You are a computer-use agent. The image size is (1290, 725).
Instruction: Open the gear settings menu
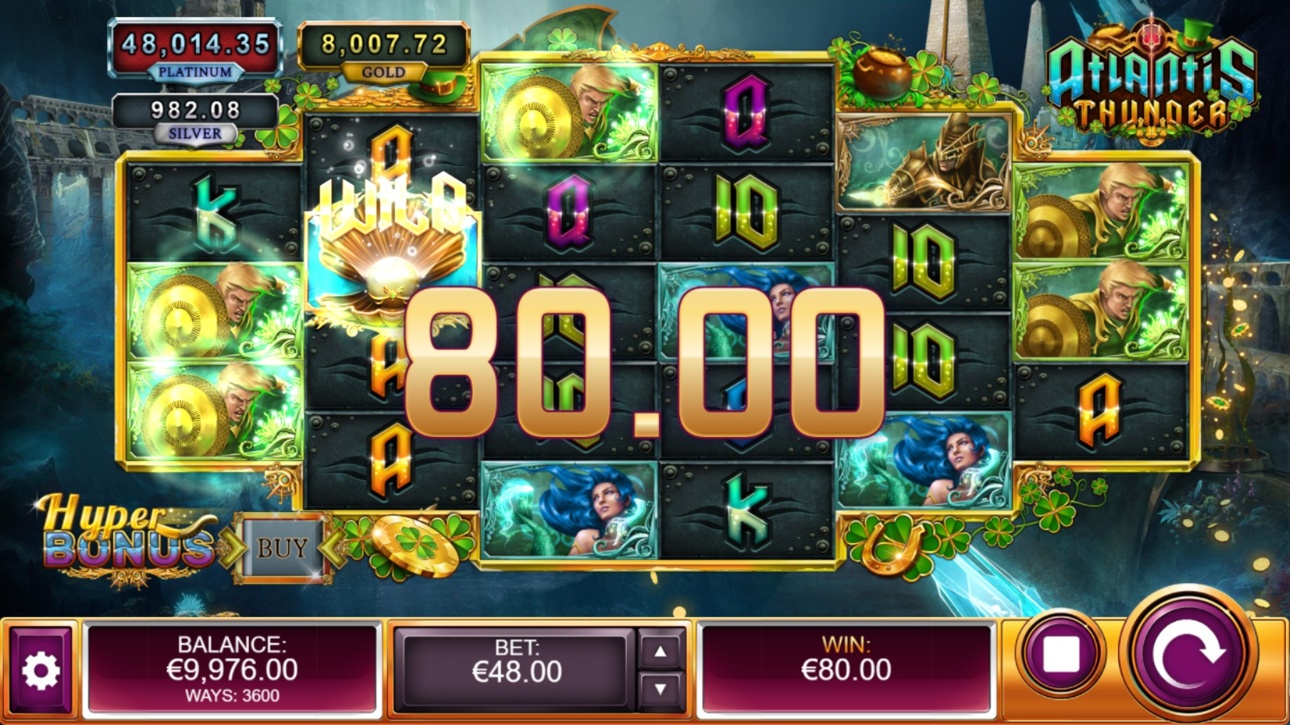41,671
